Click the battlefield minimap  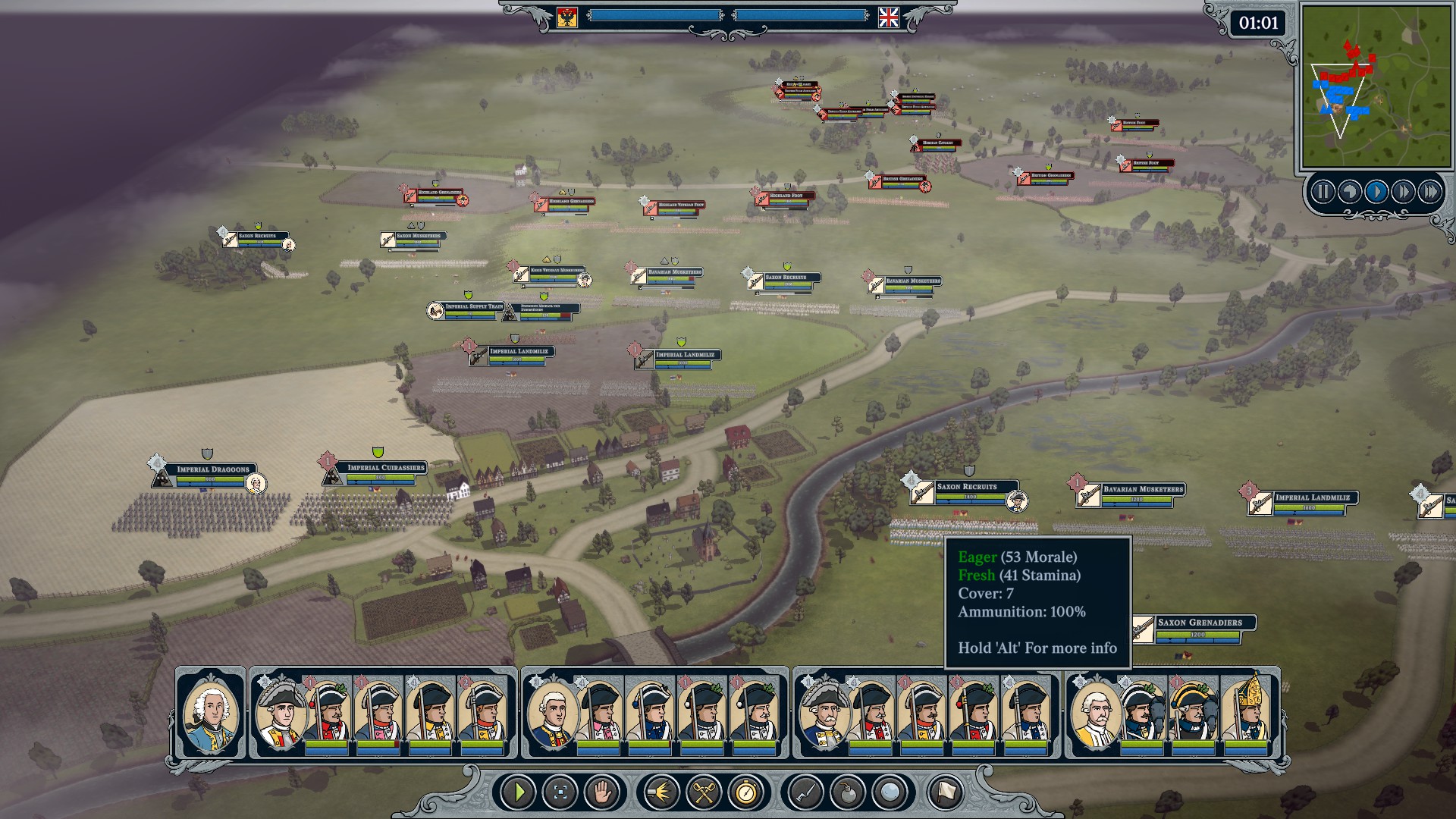pos(1373,86)
